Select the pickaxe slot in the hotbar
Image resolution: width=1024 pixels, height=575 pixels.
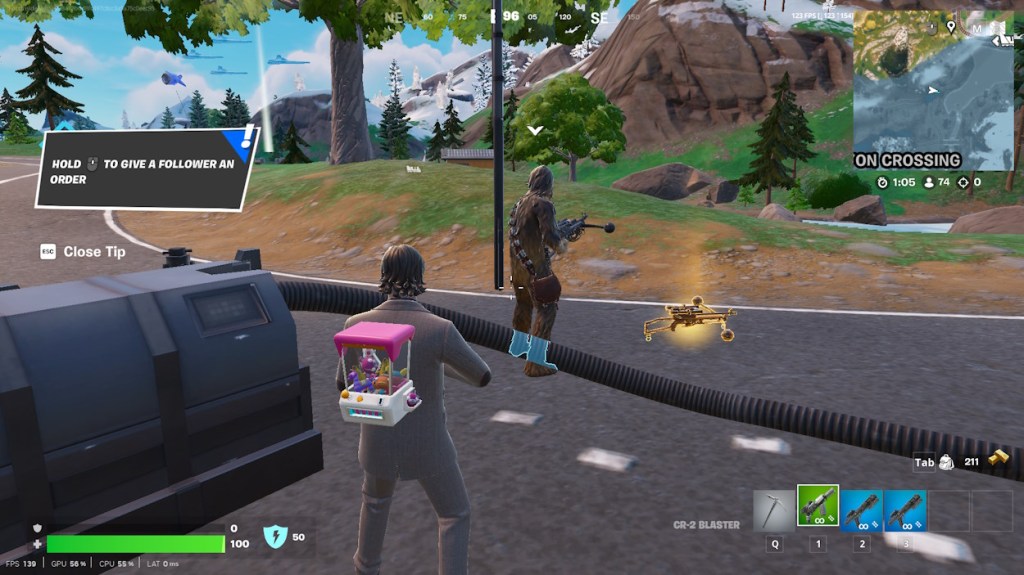pyautogui.click(x=774, y=510)
